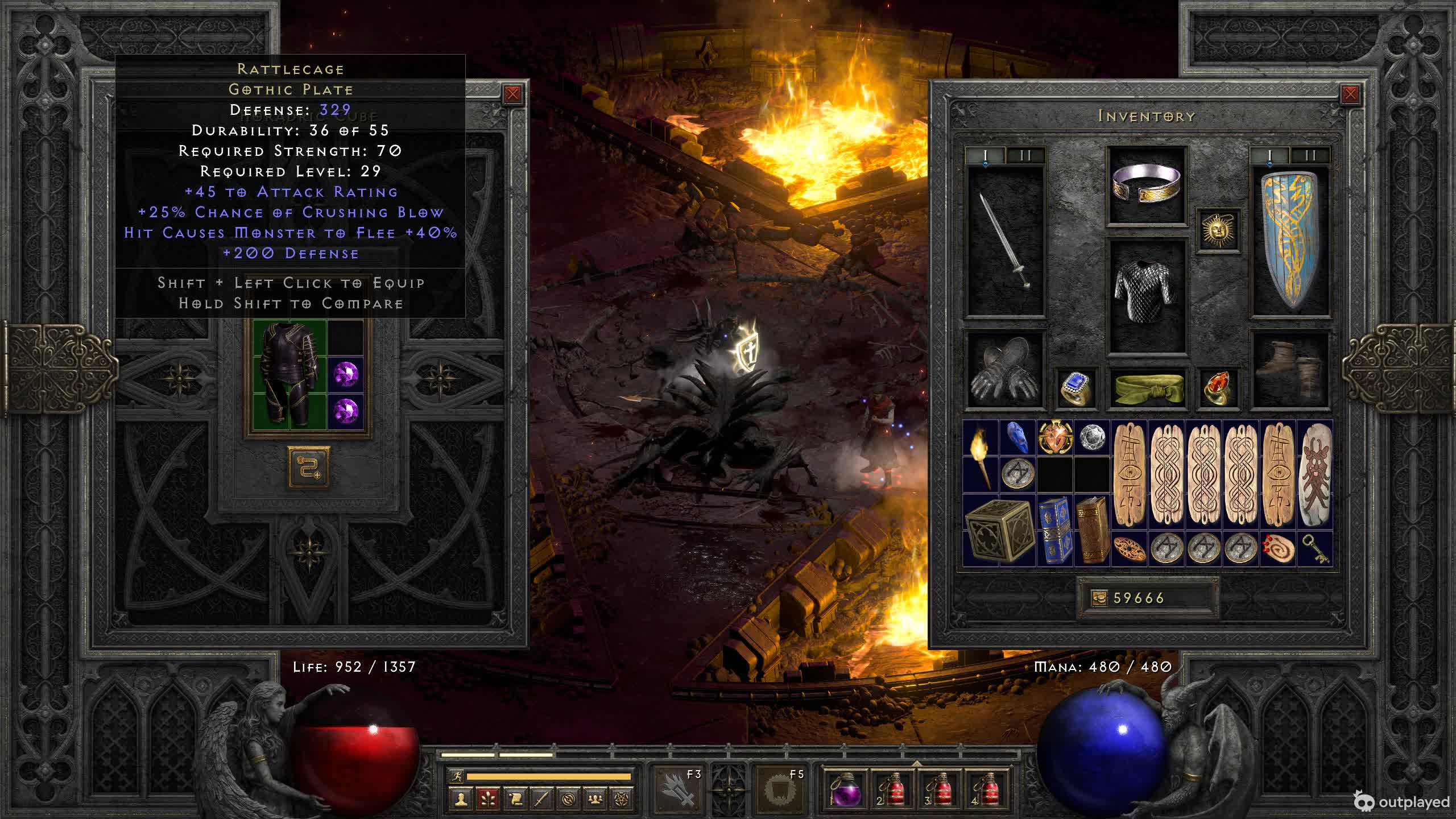
Task: Select the green sash belt slot
Action: [x=1147, y=389]
